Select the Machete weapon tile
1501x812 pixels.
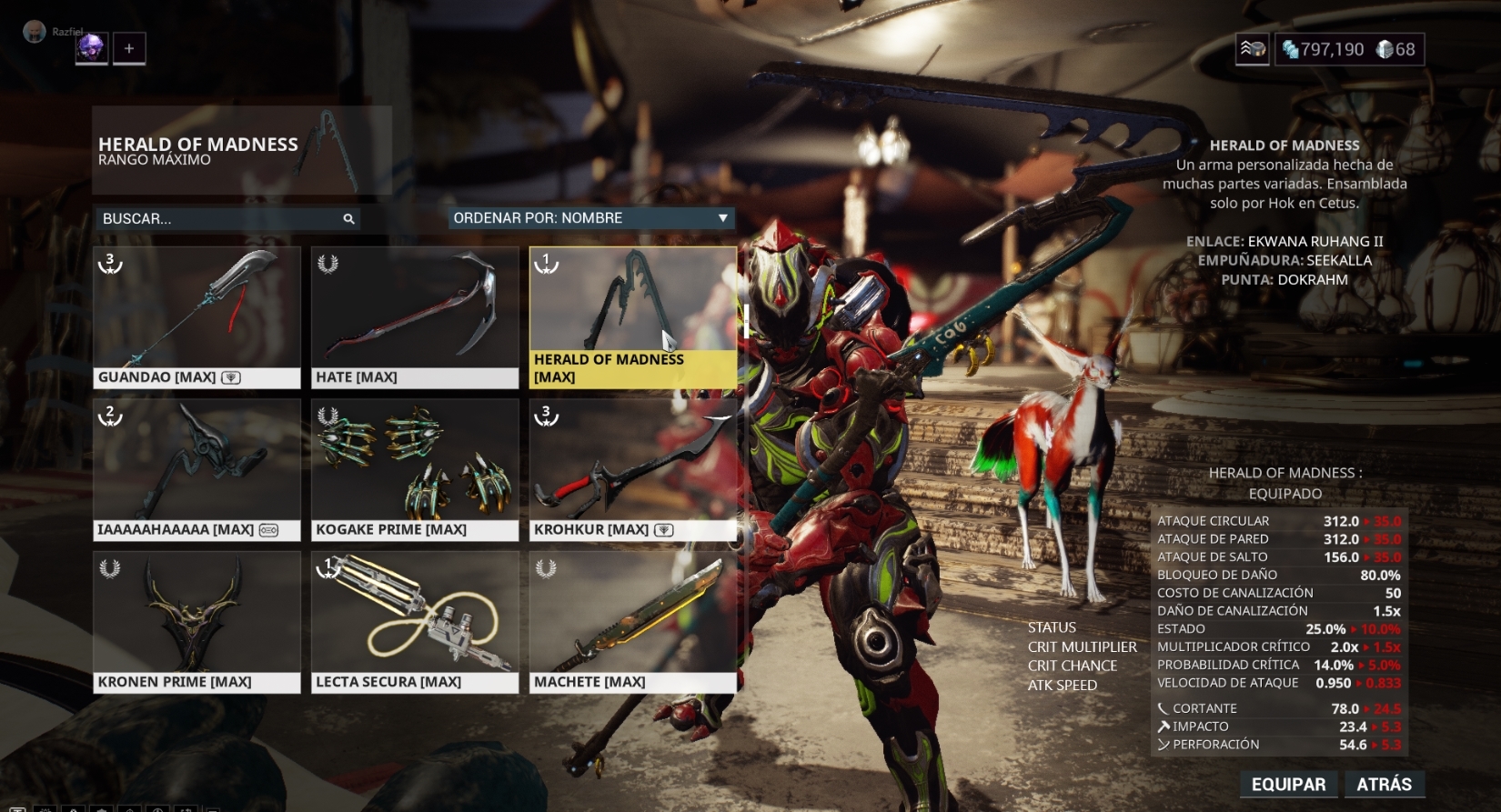(x=632, y=622)
